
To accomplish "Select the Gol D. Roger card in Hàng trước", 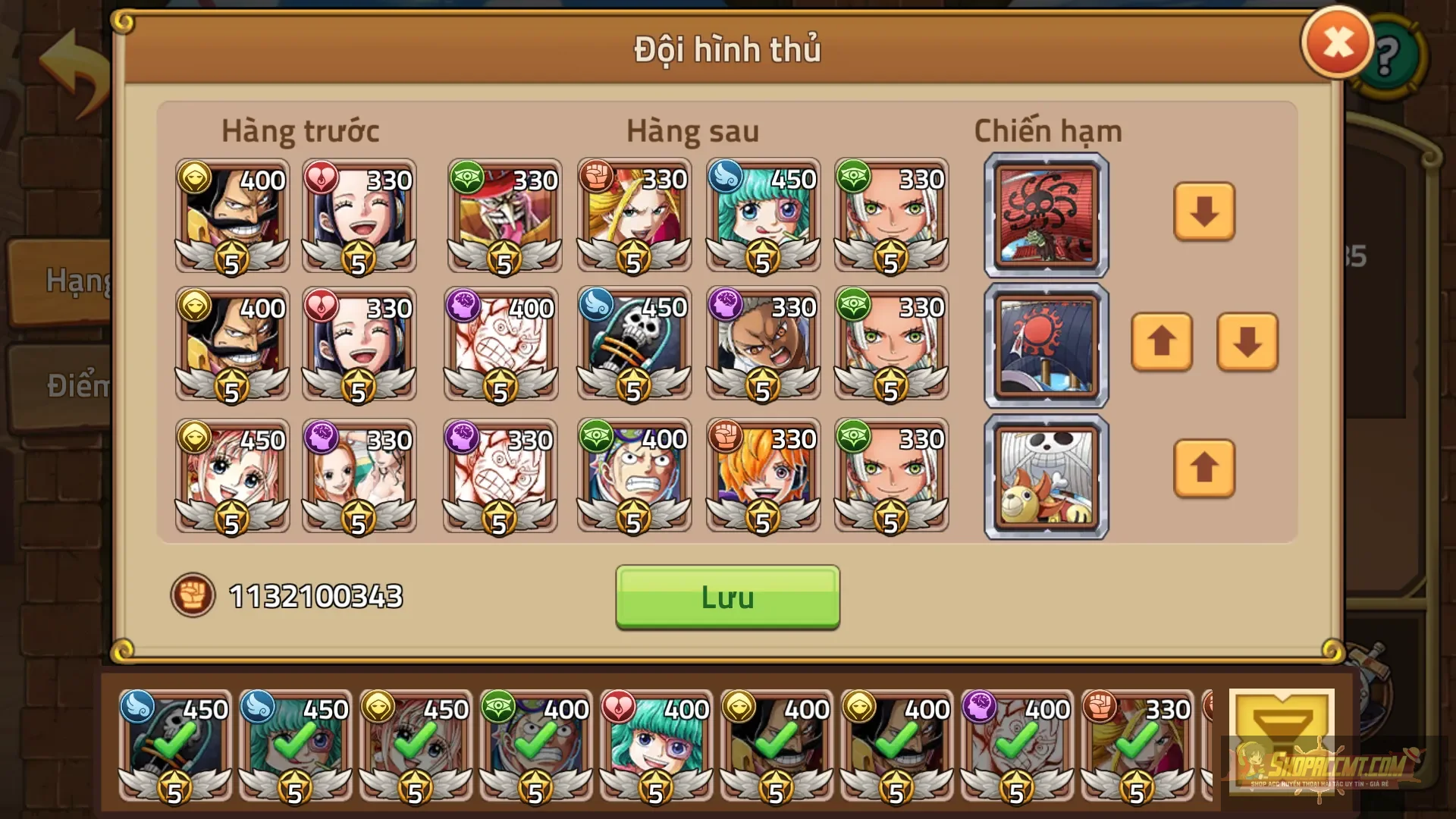I will click(x=231, y=216).
